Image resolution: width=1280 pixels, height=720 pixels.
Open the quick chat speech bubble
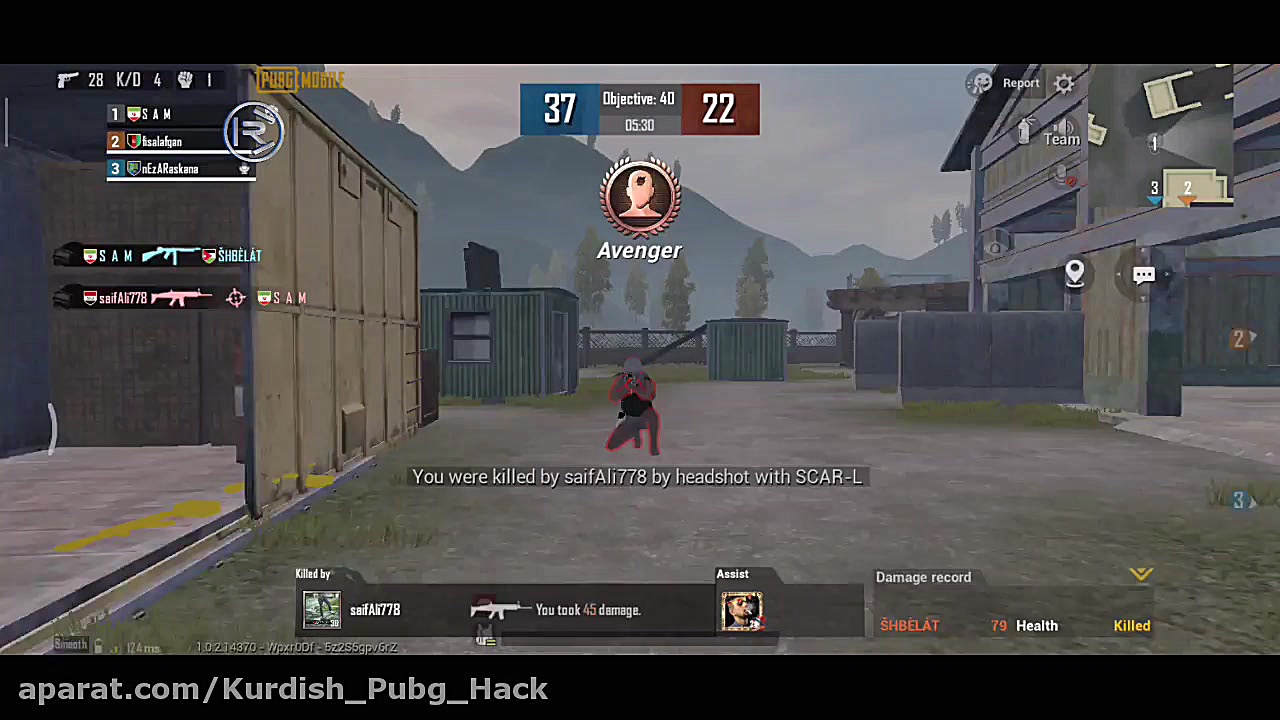coord(1144,275)
